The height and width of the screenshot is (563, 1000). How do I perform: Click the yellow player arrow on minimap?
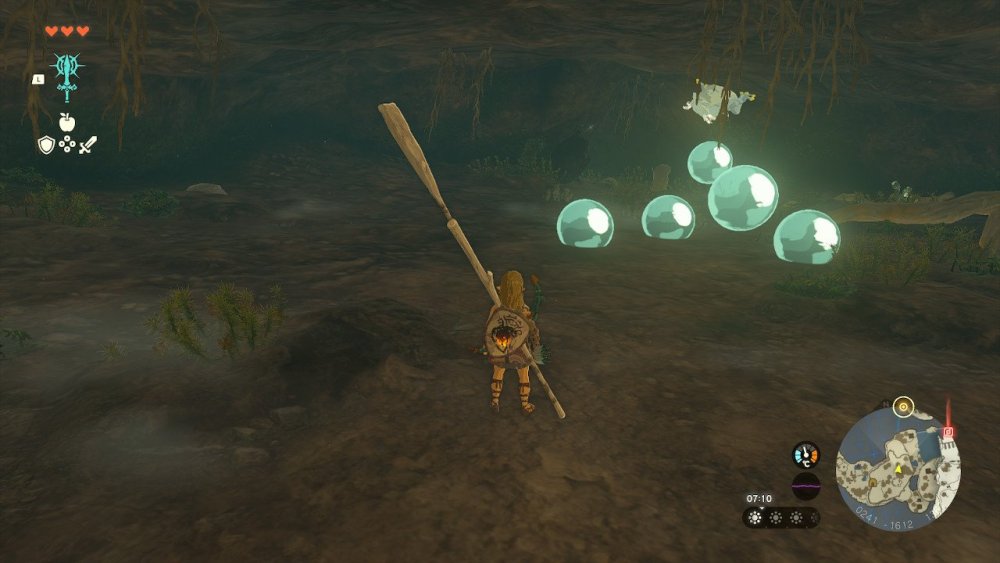pyautogui.click(x=898, y=468)
